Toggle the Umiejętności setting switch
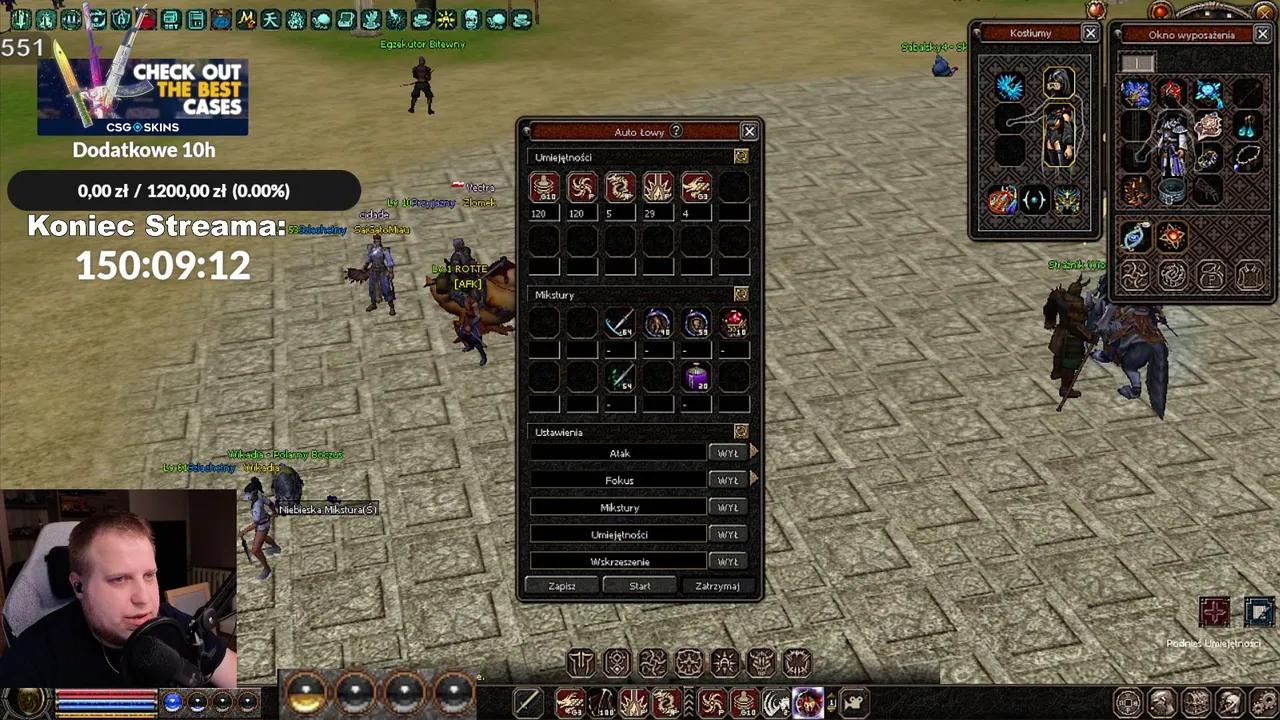1280x720 pixels. (727, 534)
